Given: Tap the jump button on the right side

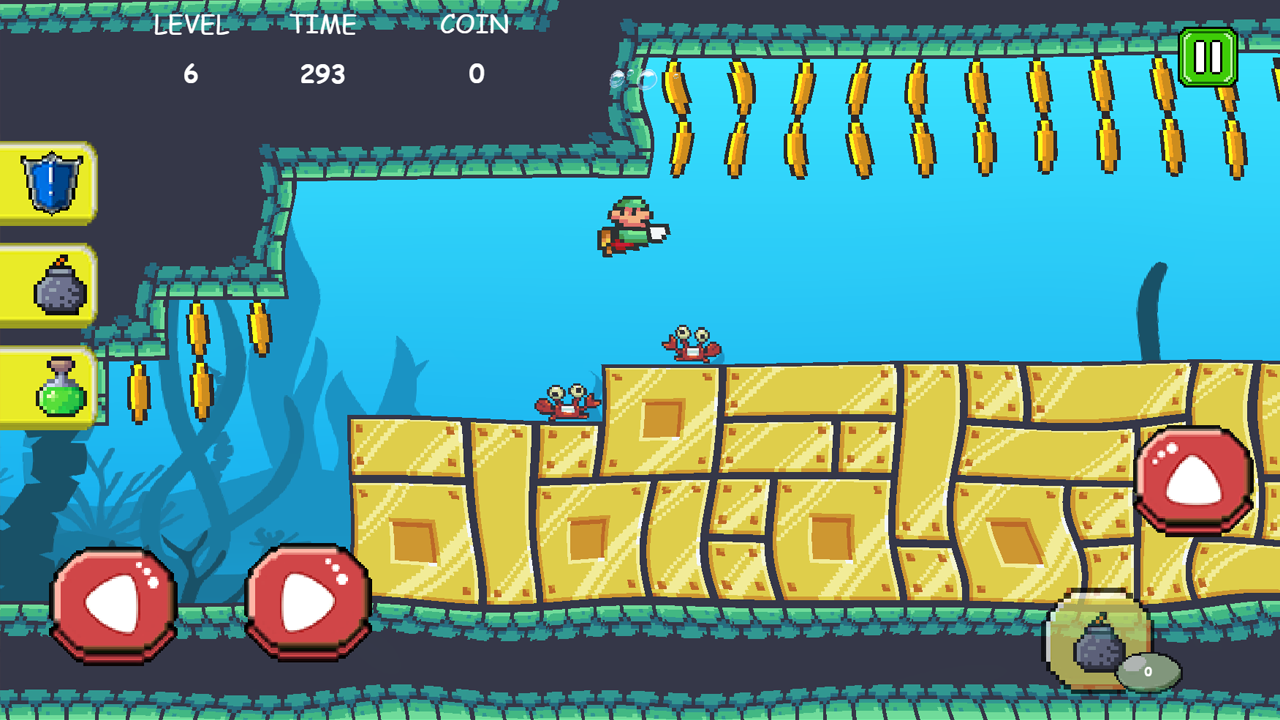Looking at the screenshot, I should coord(1196,478).
